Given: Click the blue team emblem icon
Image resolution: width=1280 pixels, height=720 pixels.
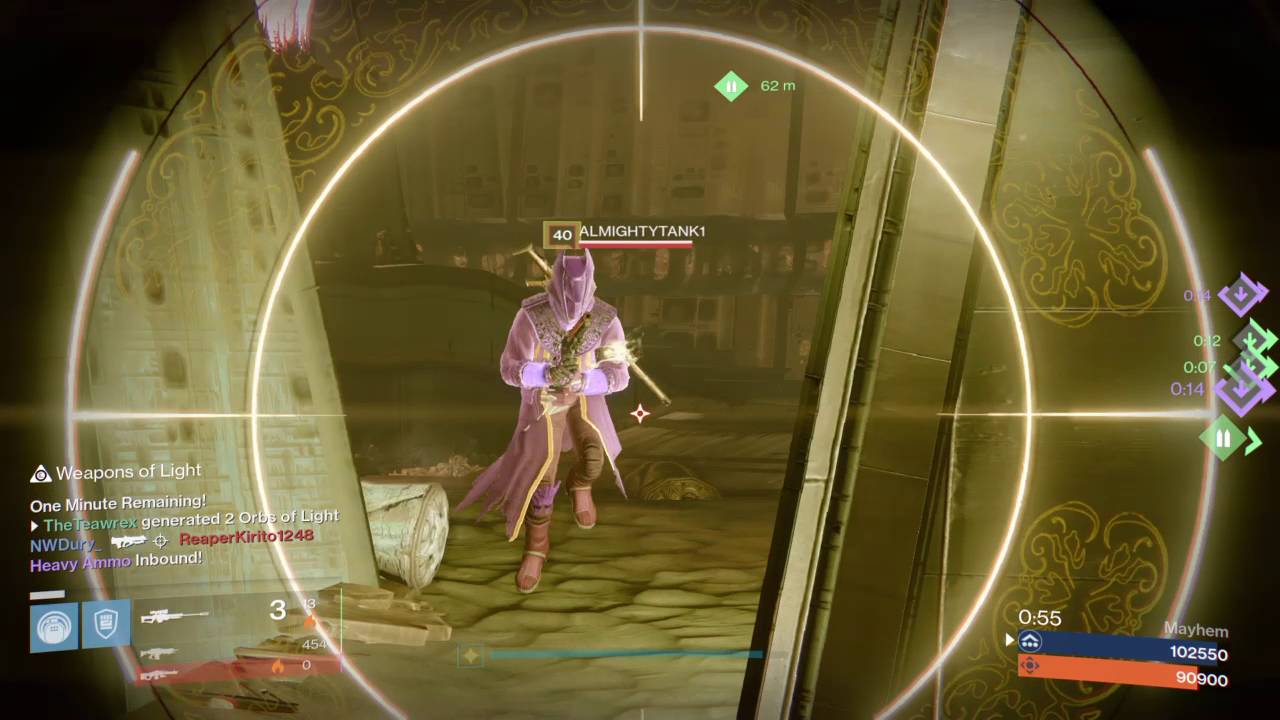Looking at the screenshot, I should coord(1030,641).
